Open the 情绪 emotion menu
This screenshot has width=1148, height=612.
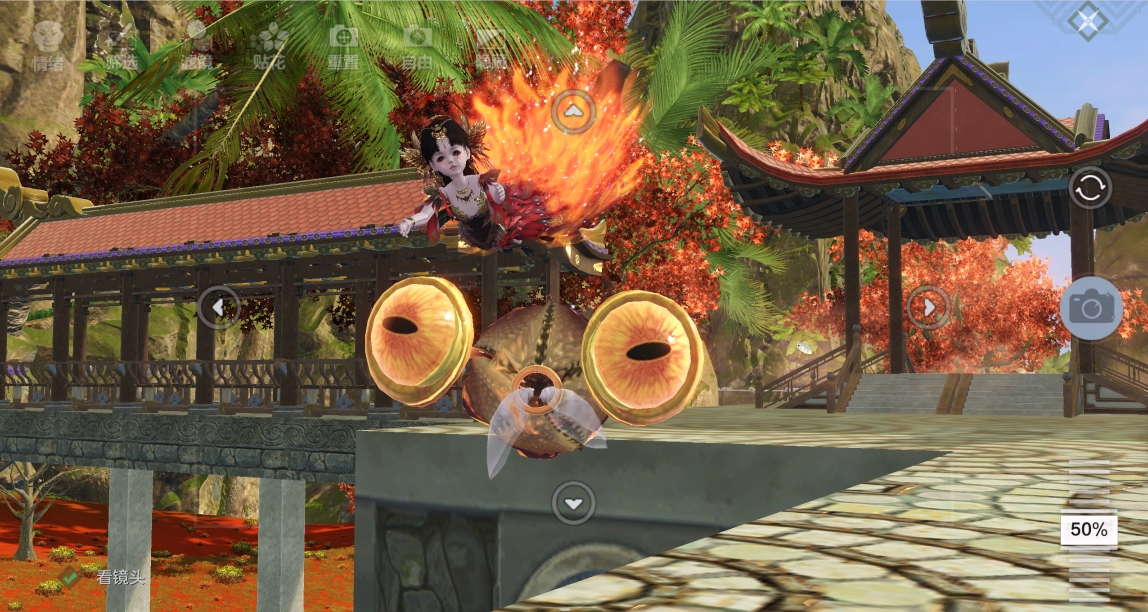coord(47,47)
